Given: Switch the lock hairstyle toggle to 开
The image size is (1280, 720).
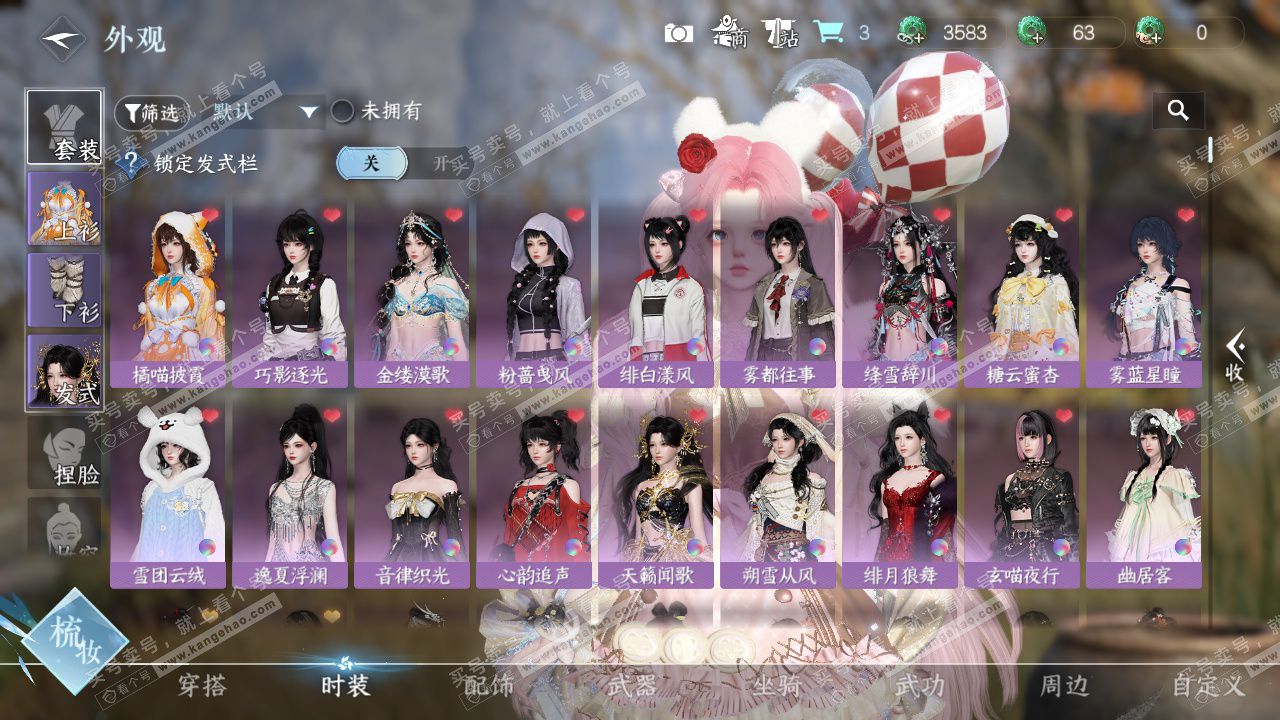Looking at the screenshot, I should (x=440, y=163).
